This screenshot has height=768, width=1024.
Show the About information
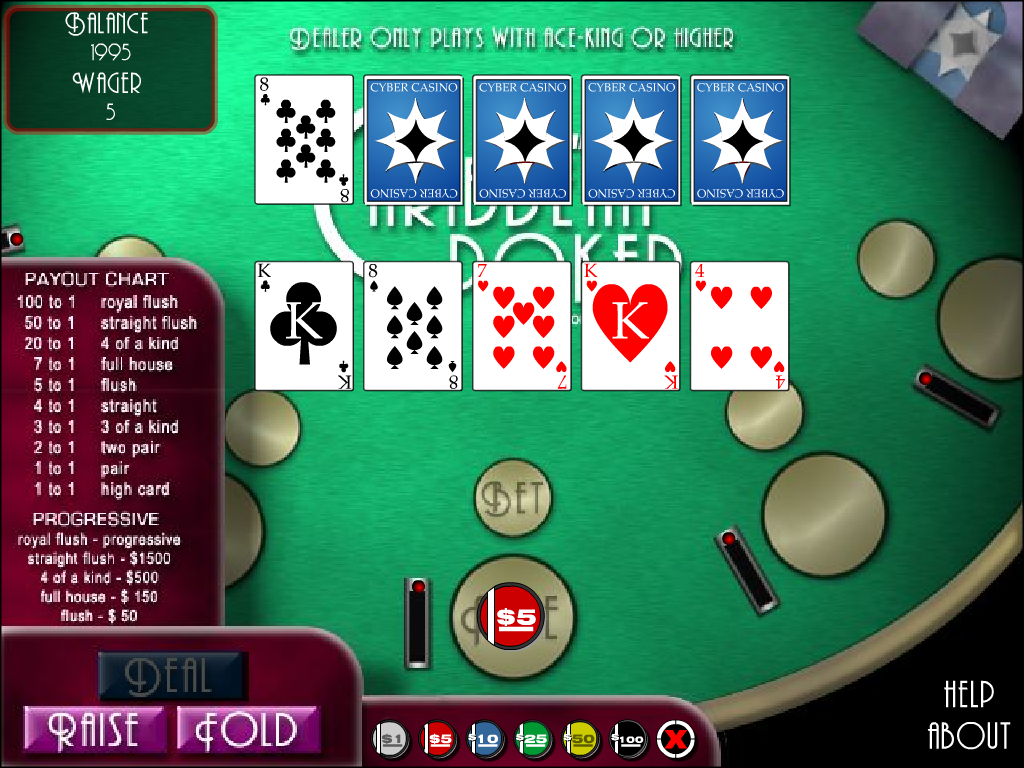coord(968,735)
